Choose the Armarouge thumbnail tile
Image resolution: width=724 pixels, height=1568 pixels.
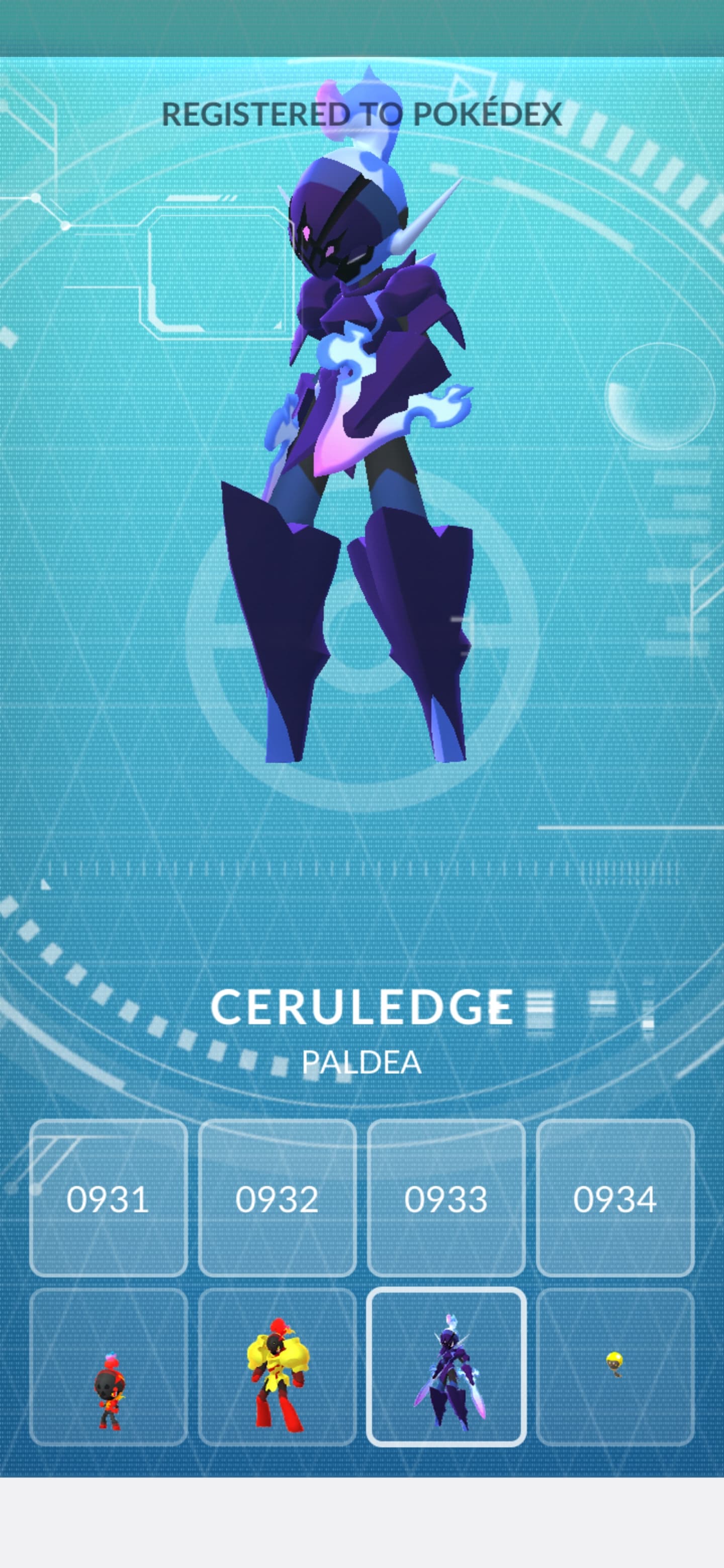click(277, 1367)
